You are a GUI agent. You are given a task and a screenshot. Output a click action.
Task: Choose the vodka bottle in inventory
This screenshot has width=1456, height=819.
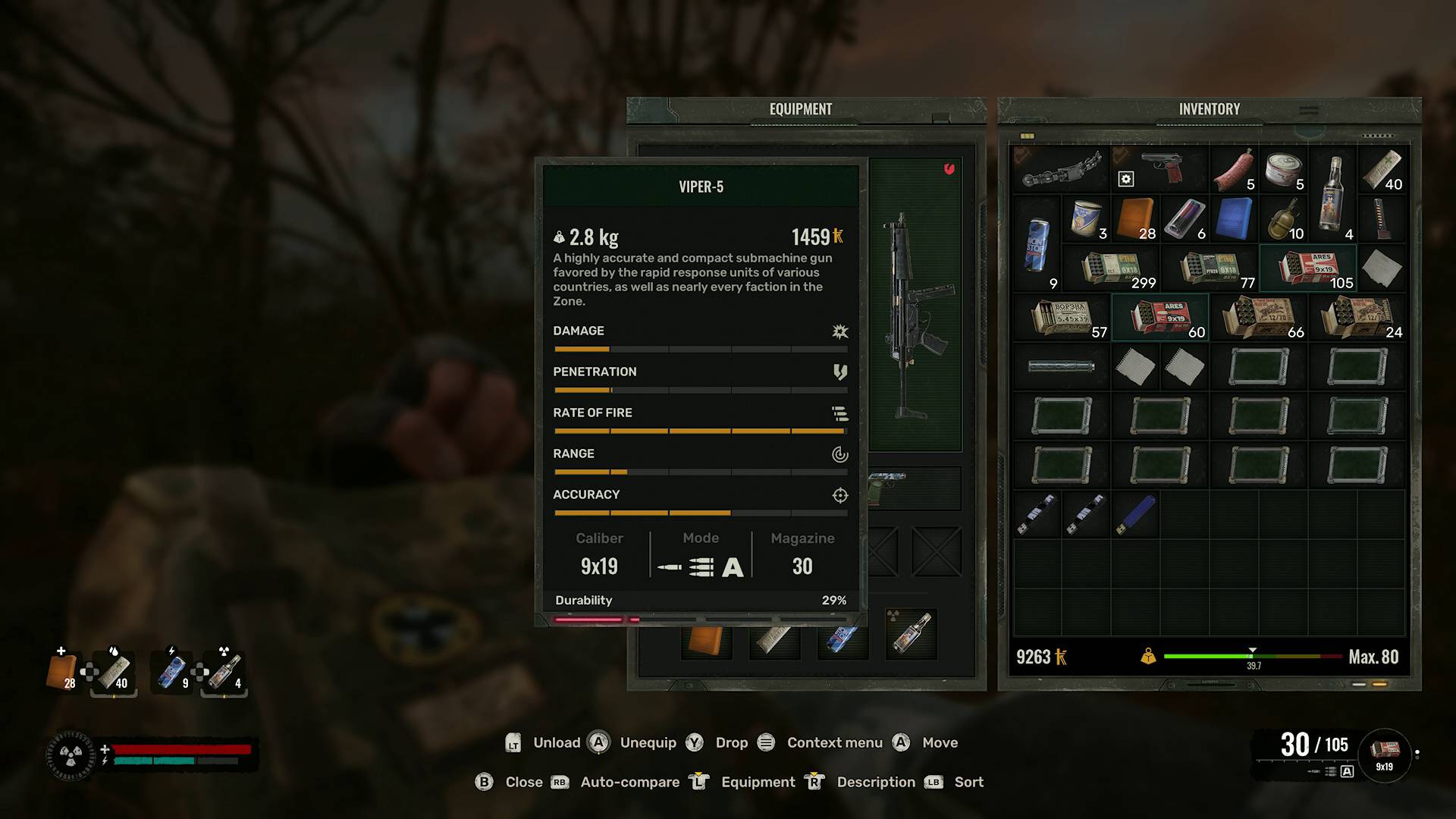tap(1333, 194)
